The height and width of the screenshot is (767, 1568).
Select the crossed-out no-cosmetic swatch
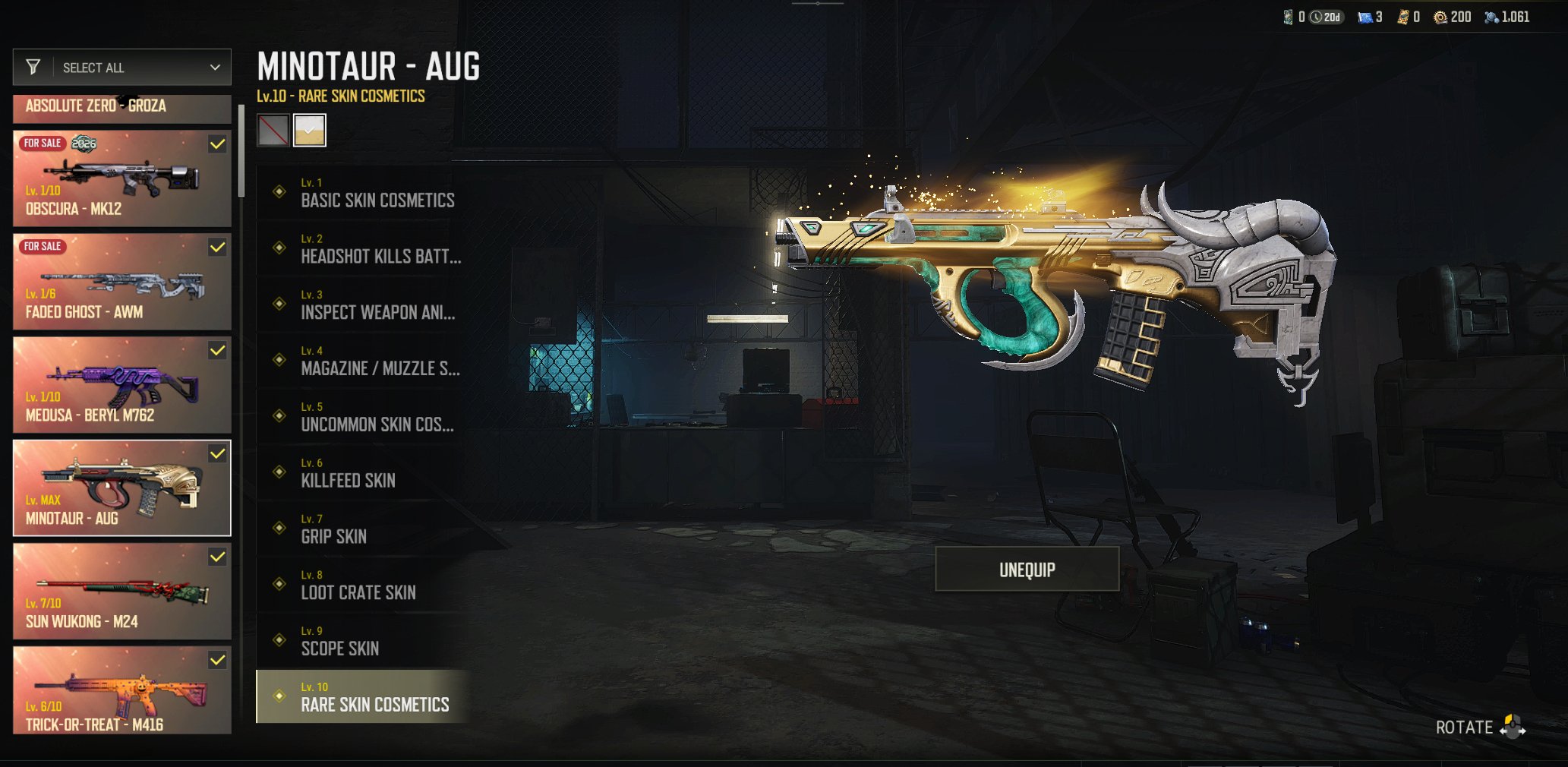point(273,130)
